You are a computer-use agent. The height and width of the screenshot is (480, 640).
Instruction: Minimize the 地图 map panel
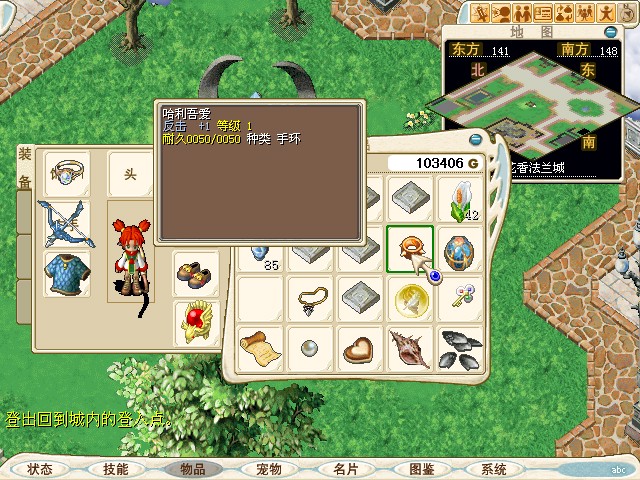(611, 32)
